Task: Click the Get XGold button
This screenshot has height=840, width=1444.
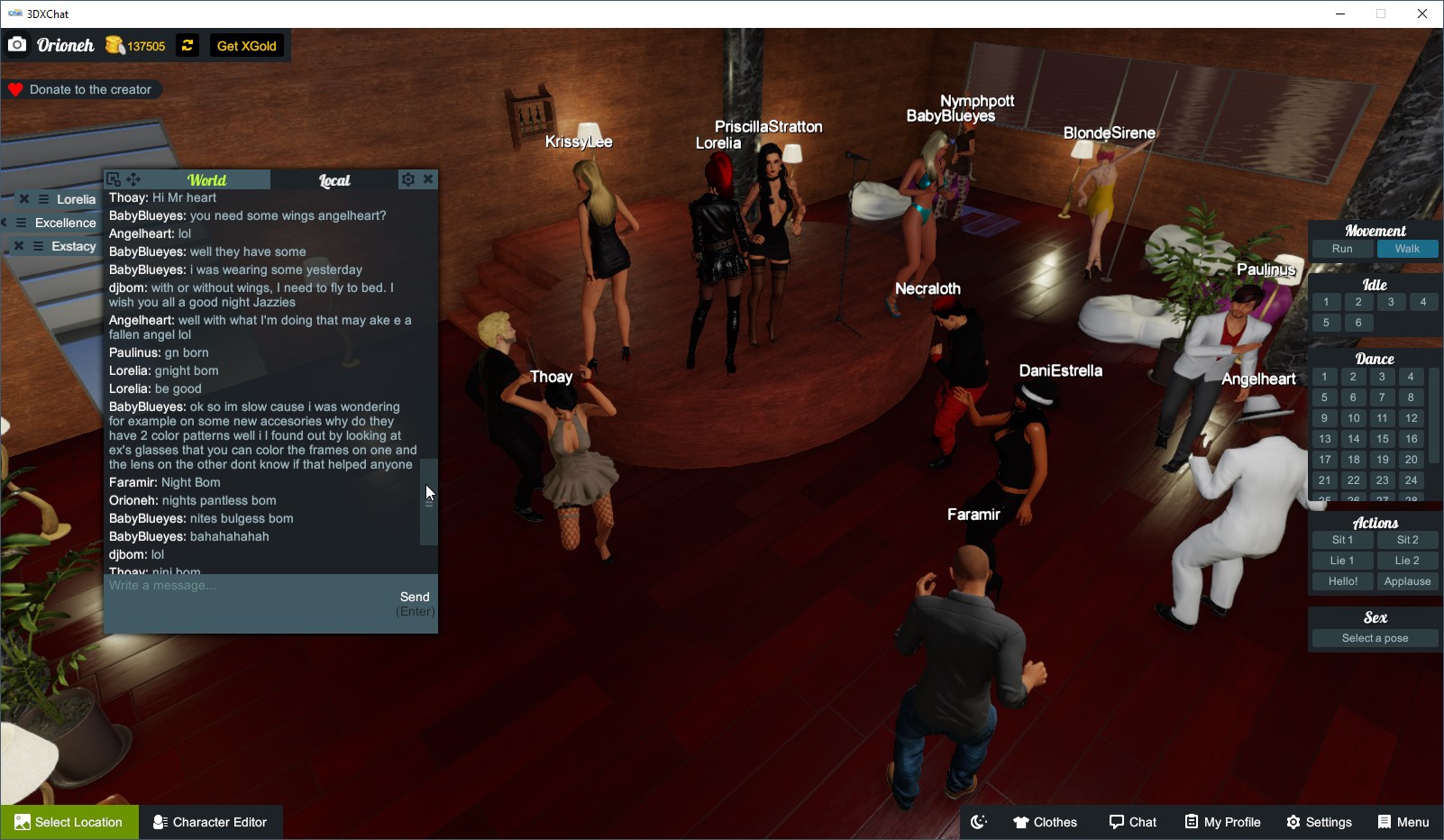Action: tap(245, 45)
